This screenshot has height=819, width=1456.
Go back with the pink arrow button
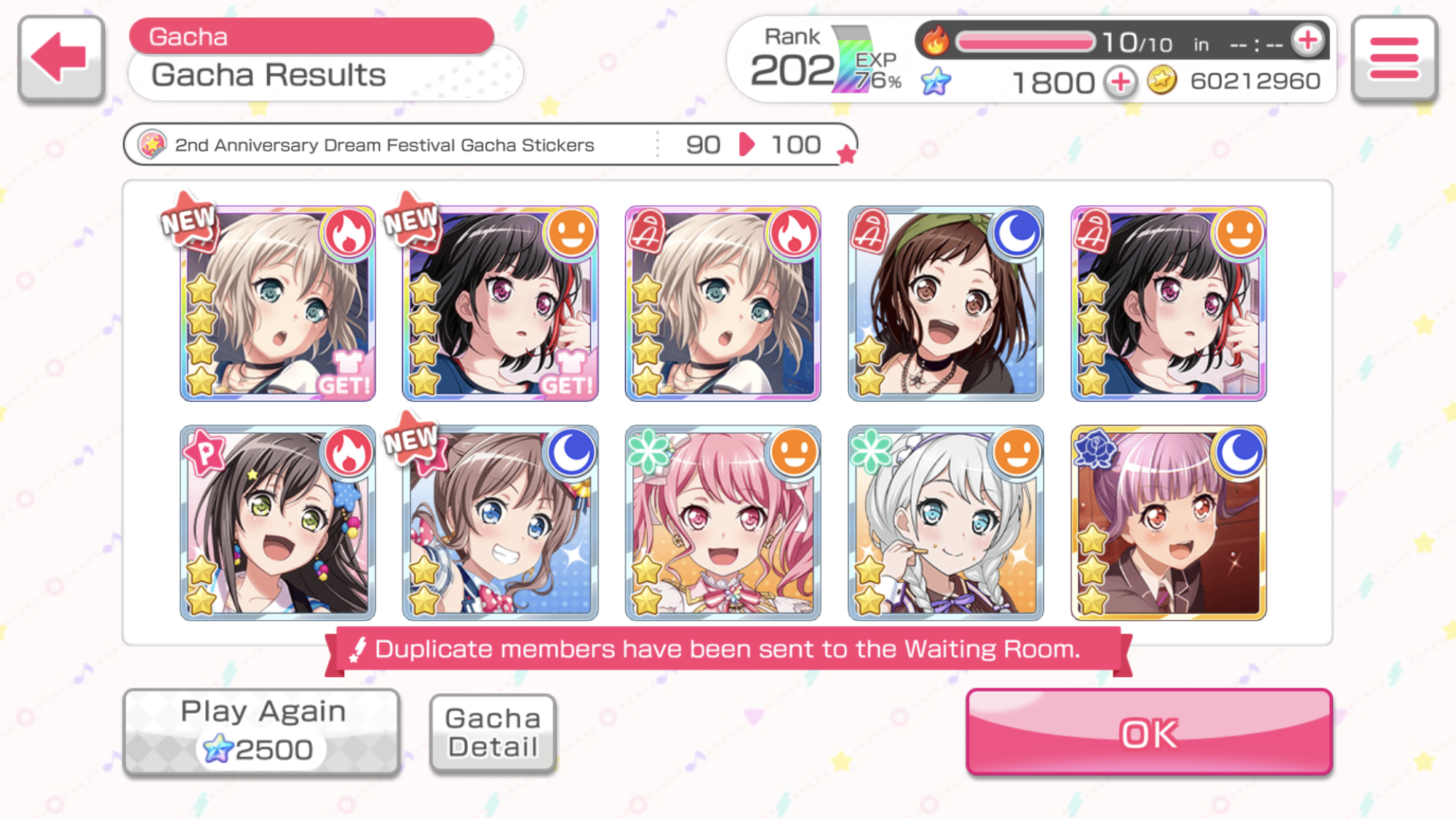coord(61,58)
